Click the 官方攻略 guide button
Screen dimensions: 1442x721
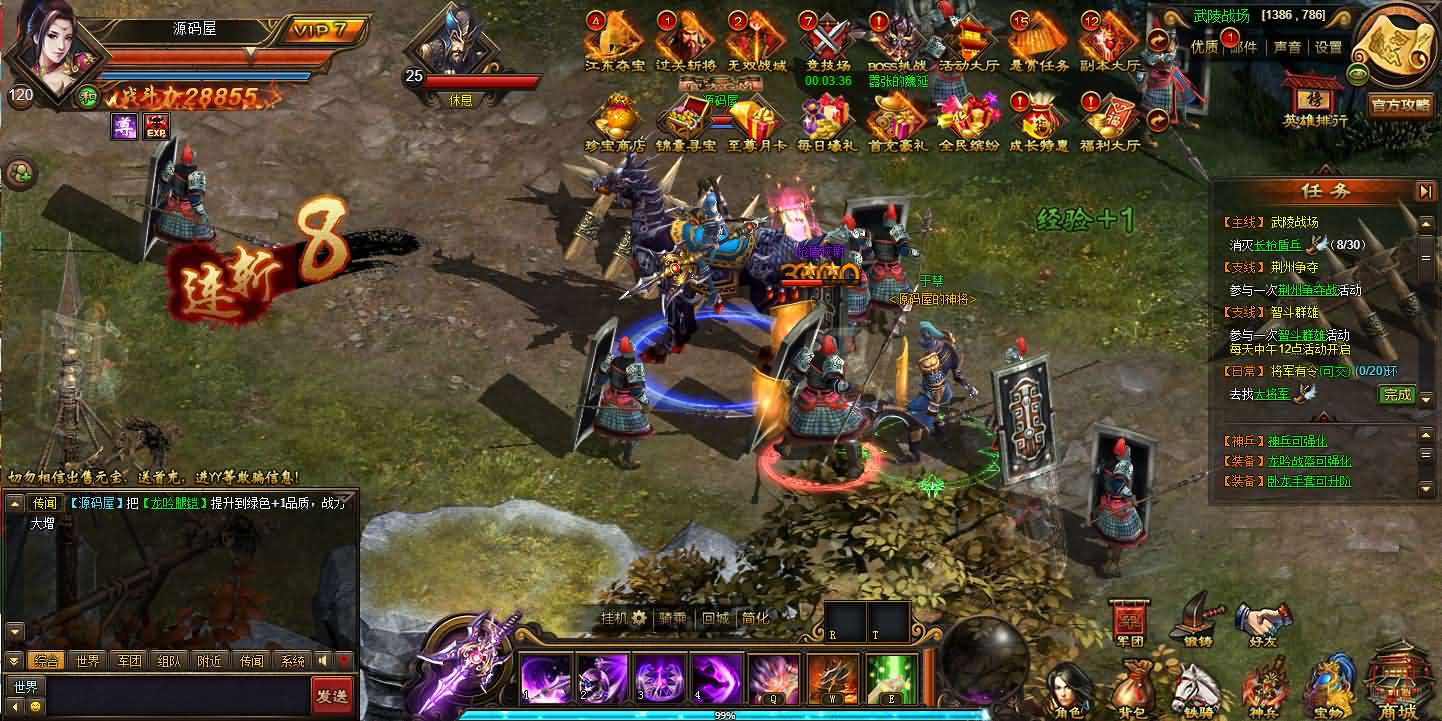pos(1400,105)
